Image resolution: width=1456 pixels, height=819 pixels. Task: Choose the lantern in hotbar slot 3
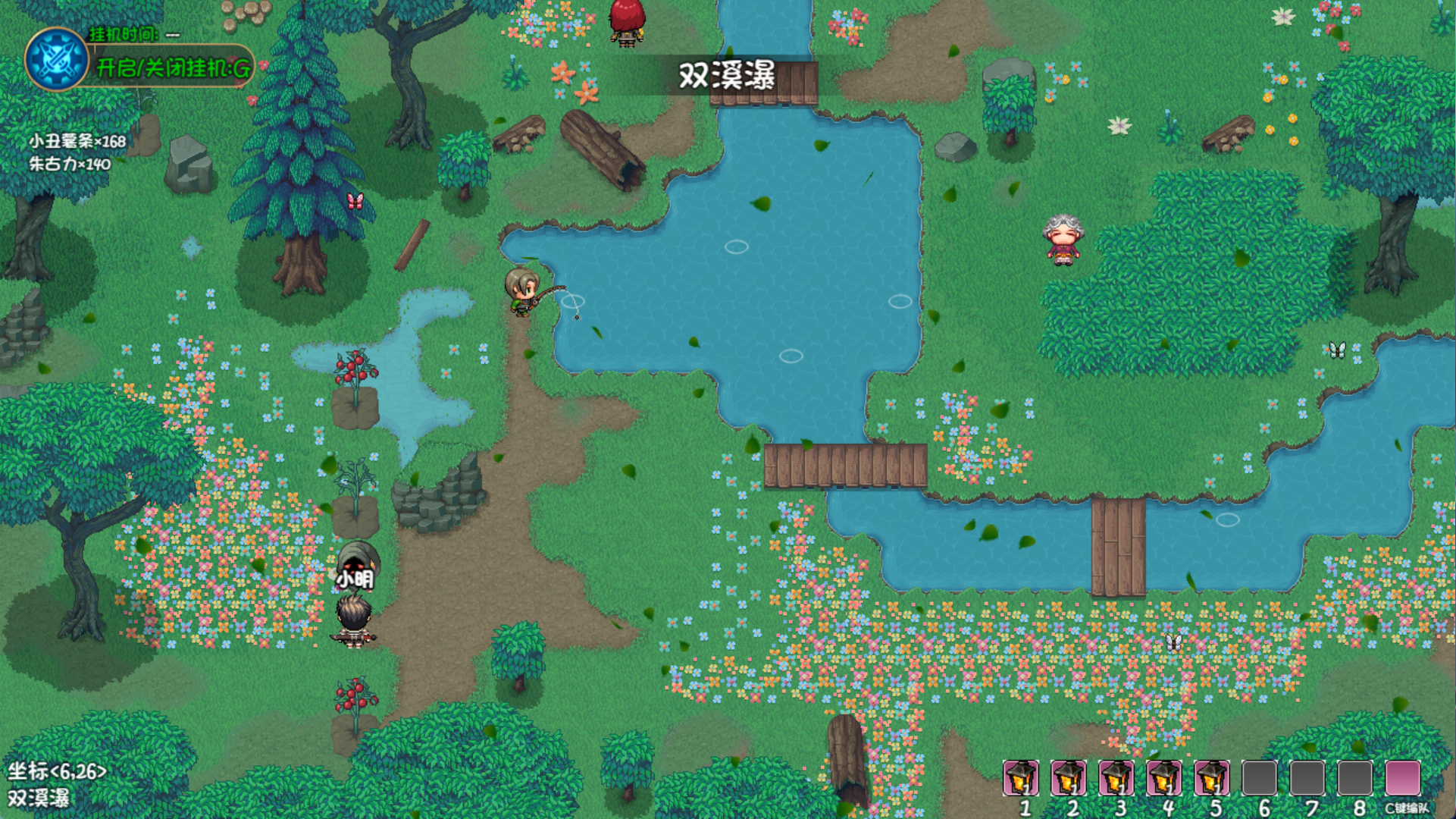(1116, 778)
